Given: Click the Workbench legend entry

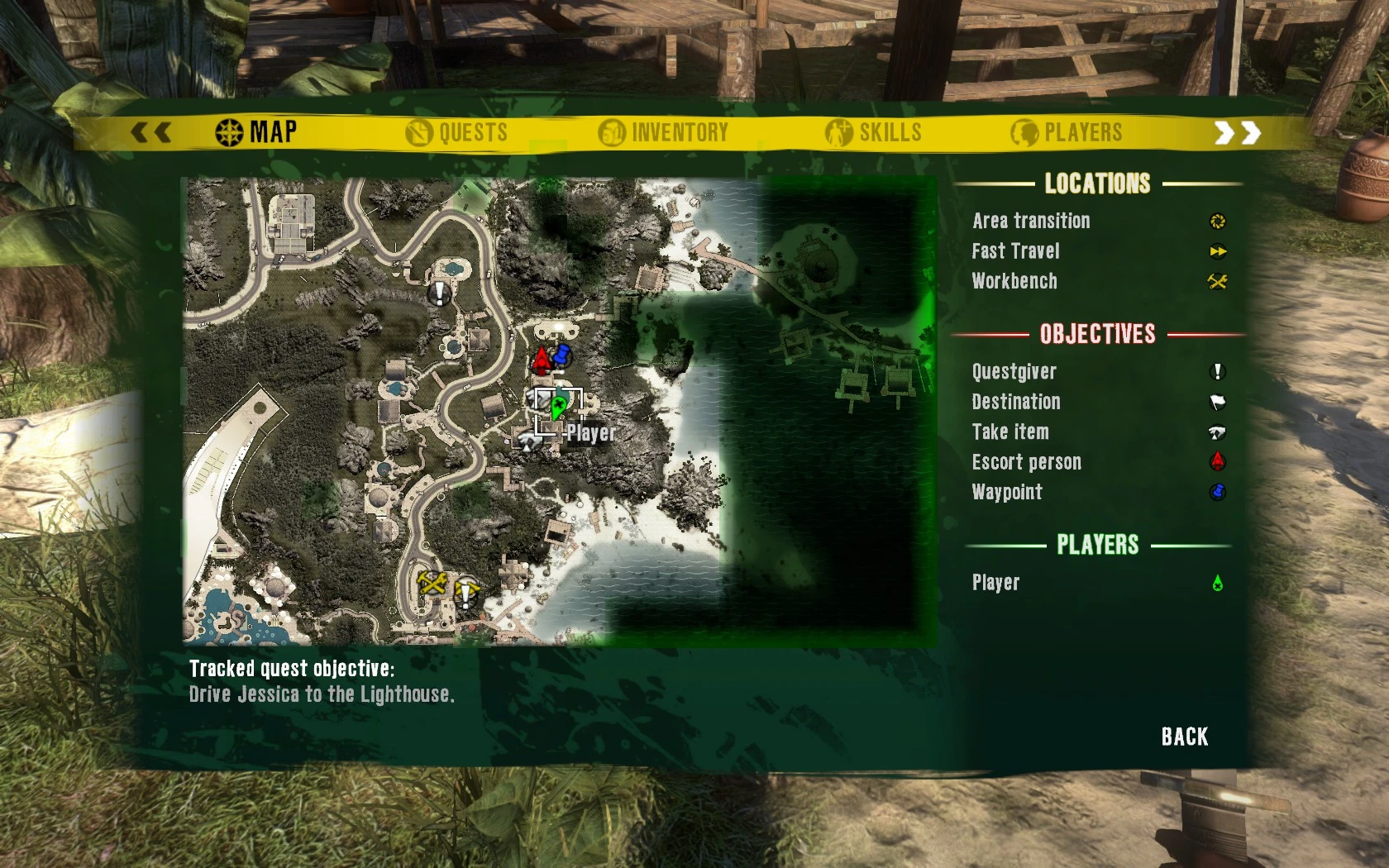Looking at the screenshot, I should 1014,281.
